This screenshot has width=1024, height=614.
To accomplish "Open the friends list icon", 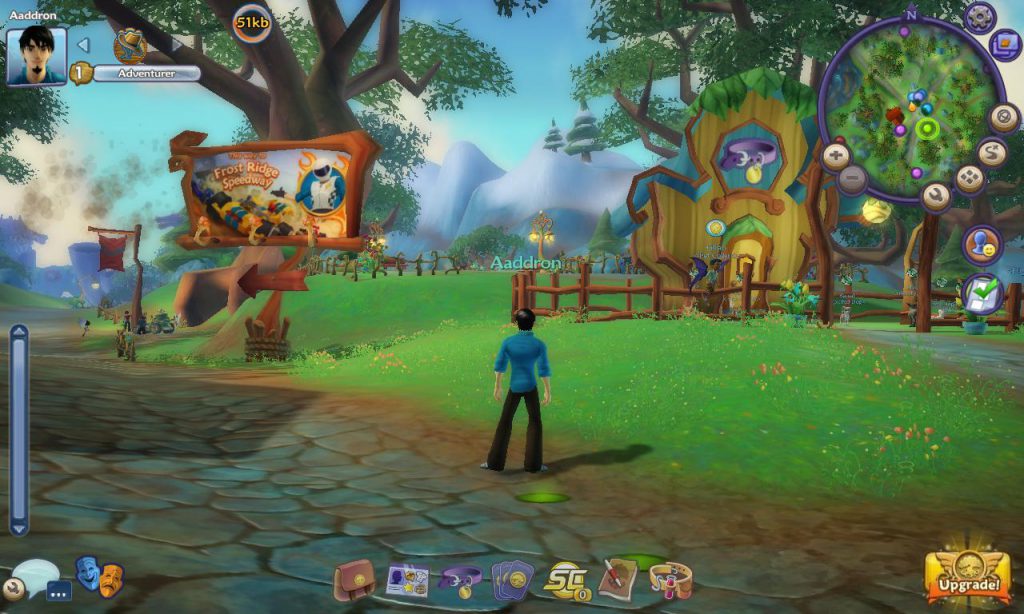I will [x=982, y=245].
